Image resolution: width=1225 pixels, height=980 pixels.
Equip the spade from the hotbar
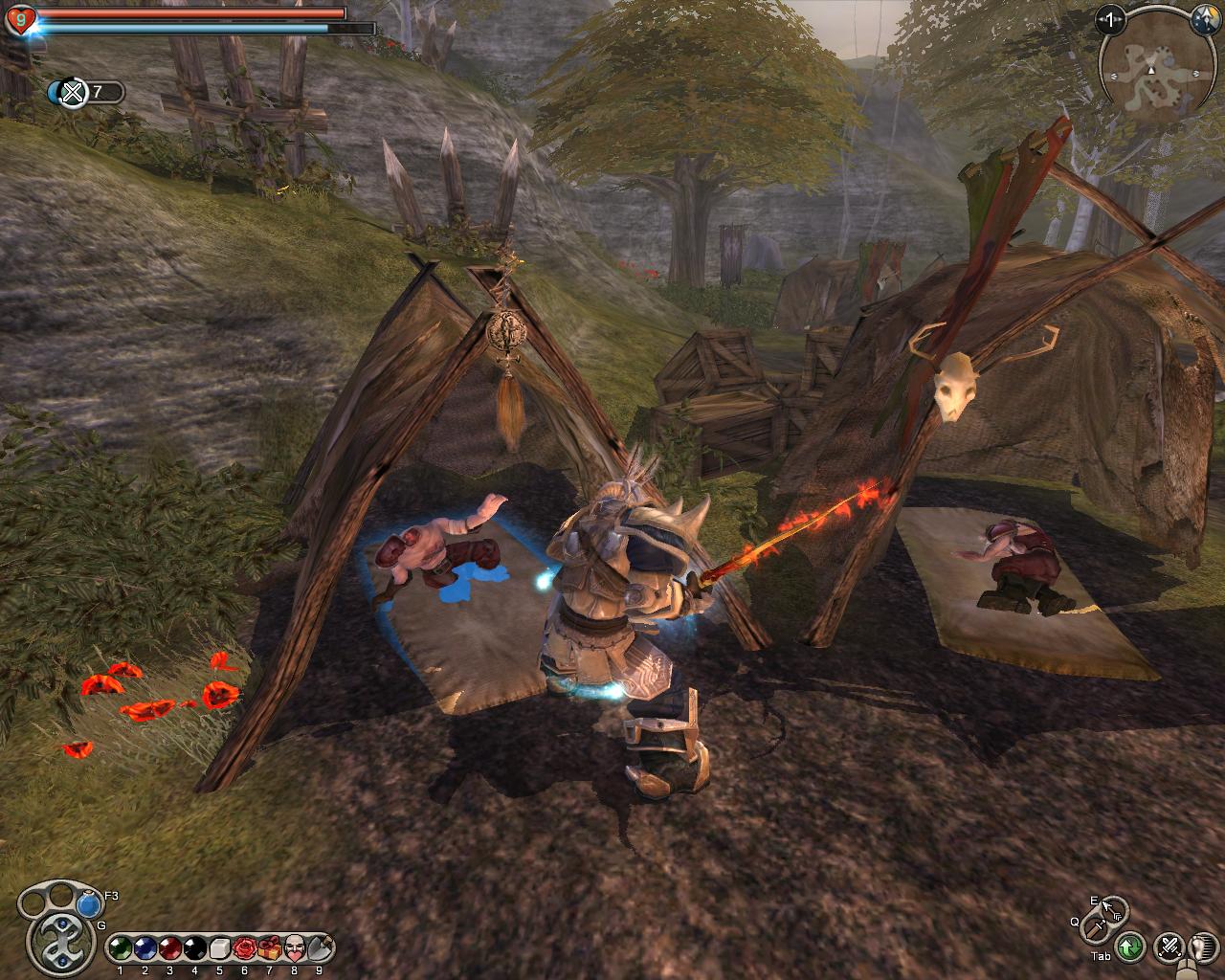pos(320,947)
